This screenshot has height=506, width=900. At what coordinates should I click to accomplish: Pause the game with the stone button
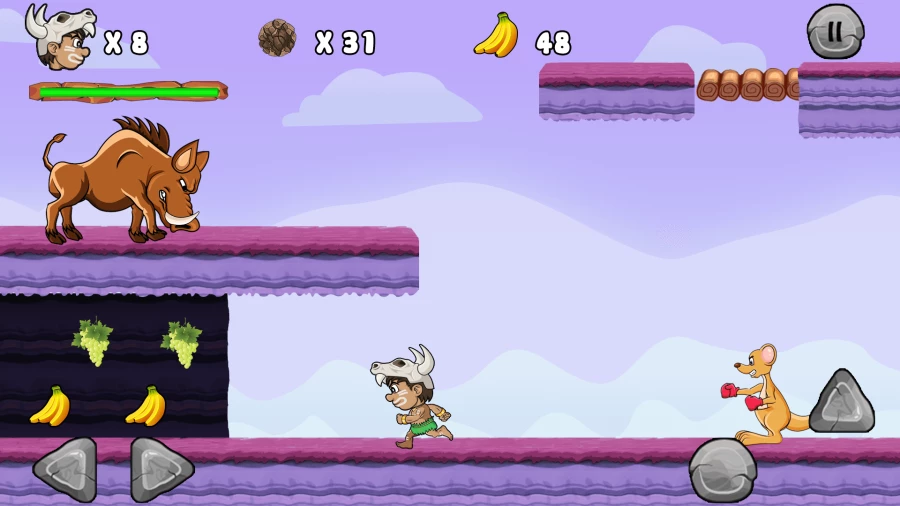click(x=835, y=31)
